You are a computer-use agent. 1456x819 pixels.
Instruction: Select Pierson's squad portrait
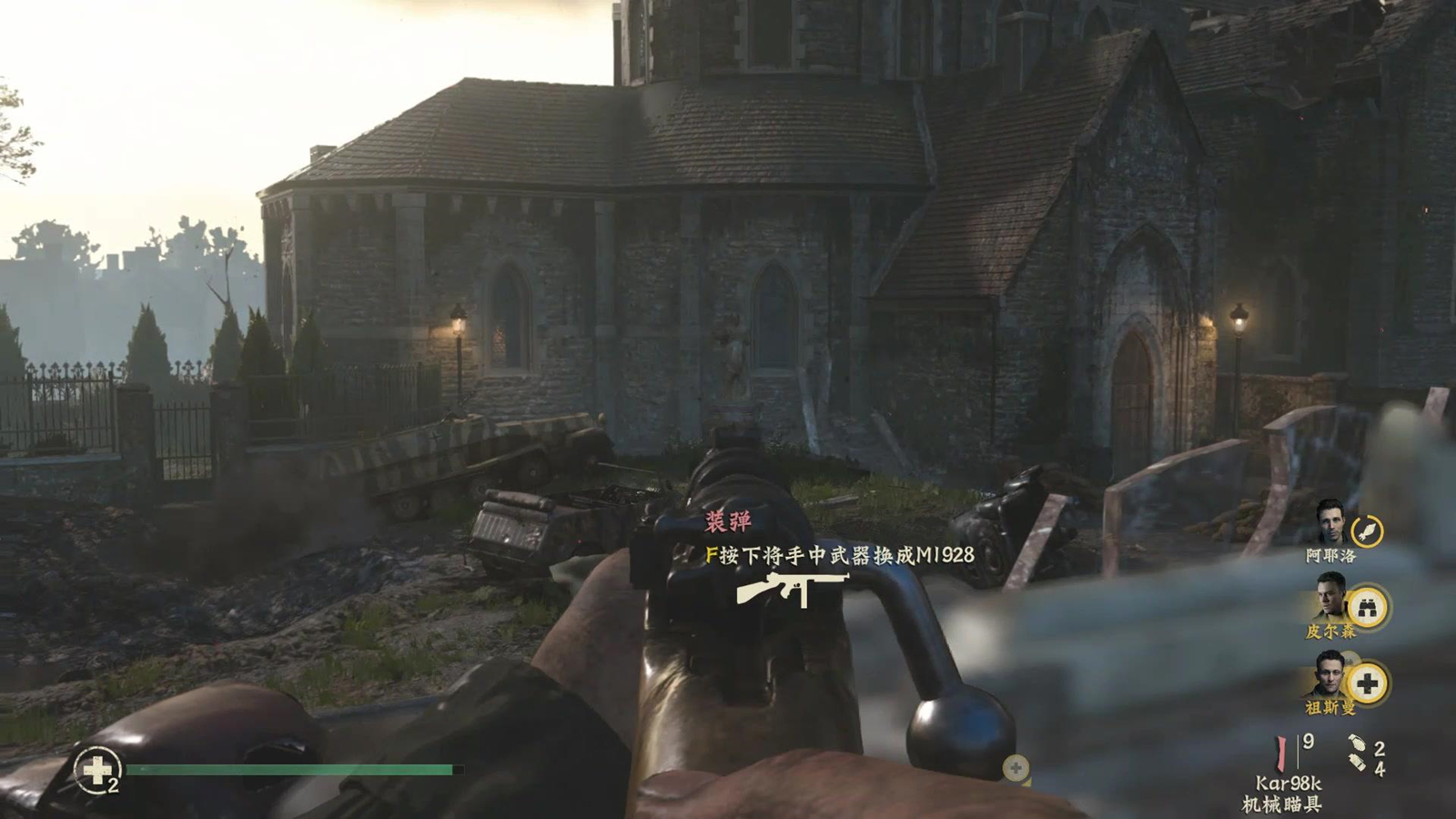pyautogui.click(x=1330, y=598)
